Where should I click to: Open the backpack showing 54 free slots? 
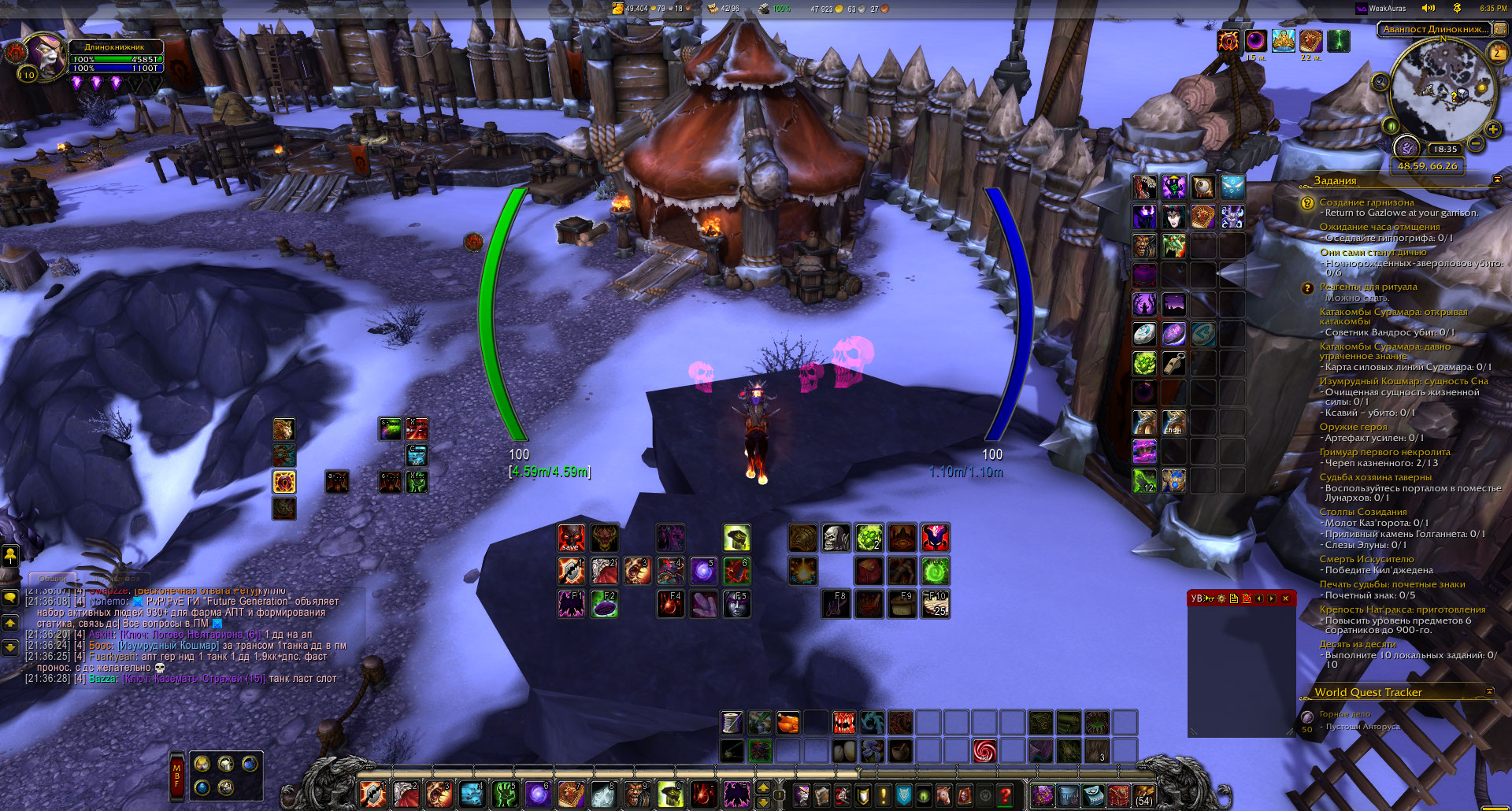tap(1143, 794)
